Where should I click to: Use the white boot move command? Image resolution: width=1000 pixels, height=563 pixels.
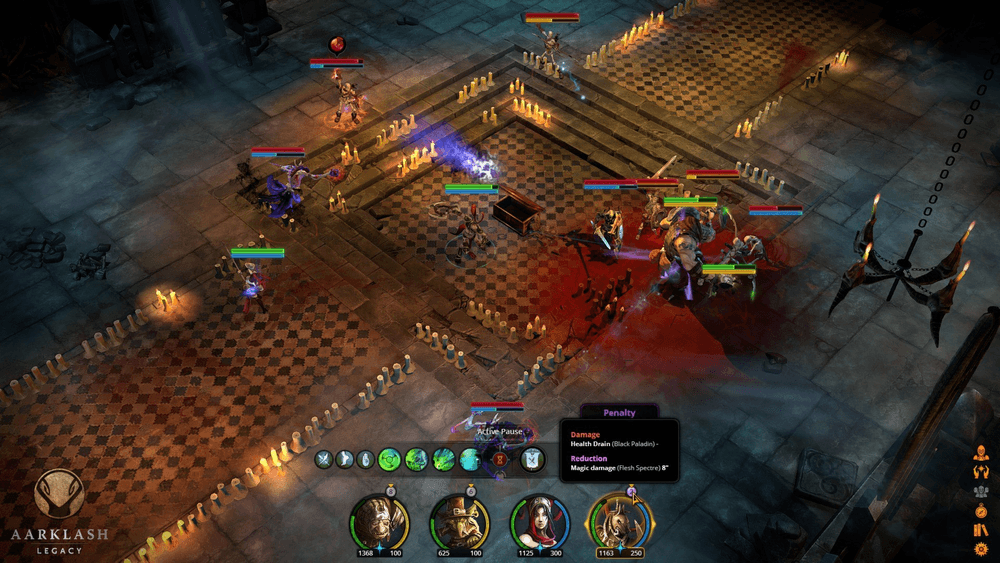click(x=345, y=459)
